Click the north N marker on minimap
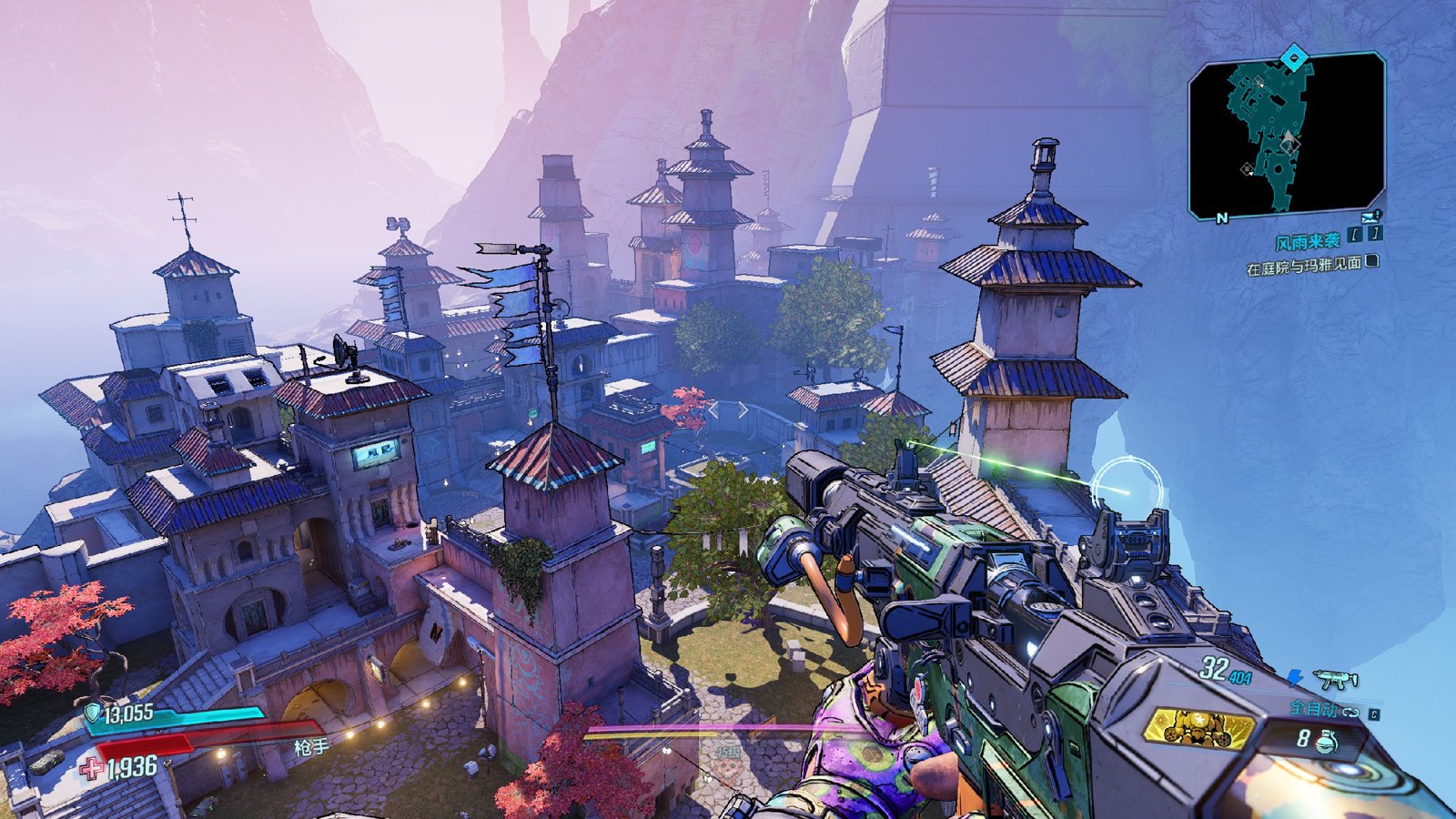This screenshot has height=819, width=1456. pos(1222,217)
